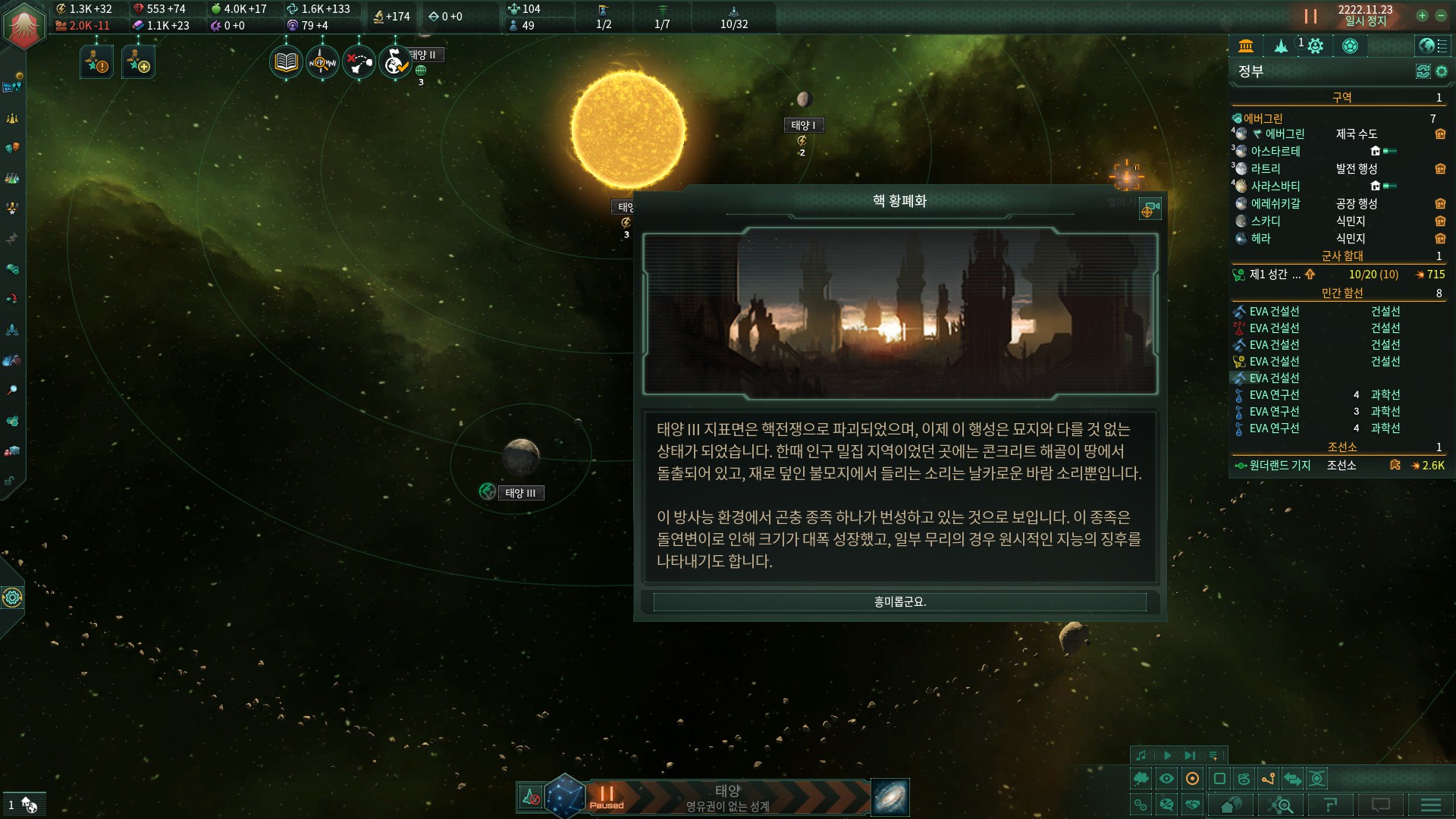This screenshot has width=1456, height=819.
Task: Increase game speed with the plus button
Action: [x=1422, y=16]
